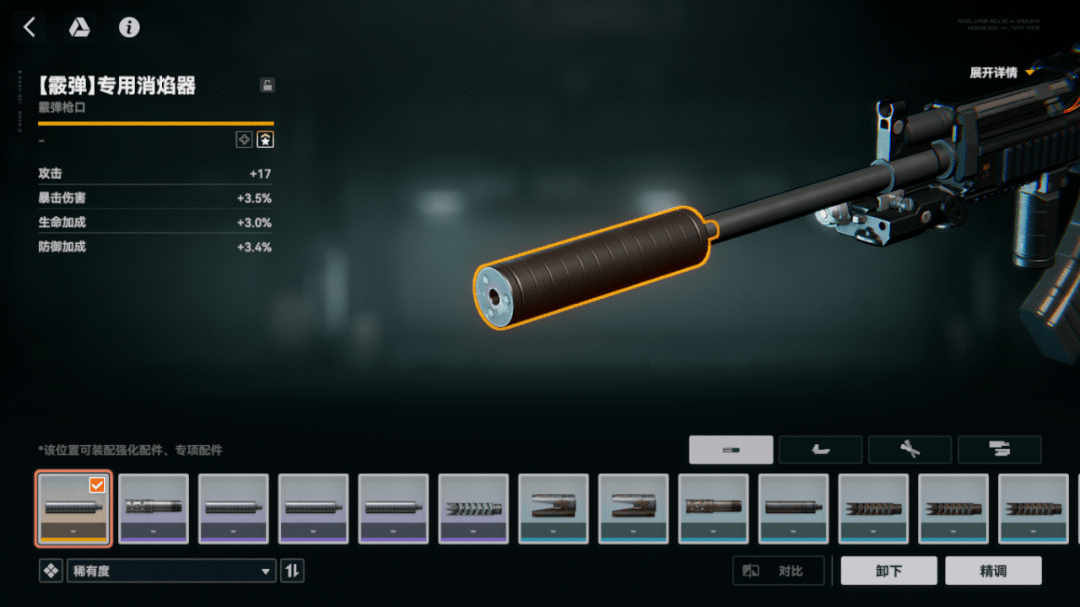Image resolution: width=1080 pixels, height=607 pixels.
Task: Open the wrench attachment tab
Action: coord(909,450)
